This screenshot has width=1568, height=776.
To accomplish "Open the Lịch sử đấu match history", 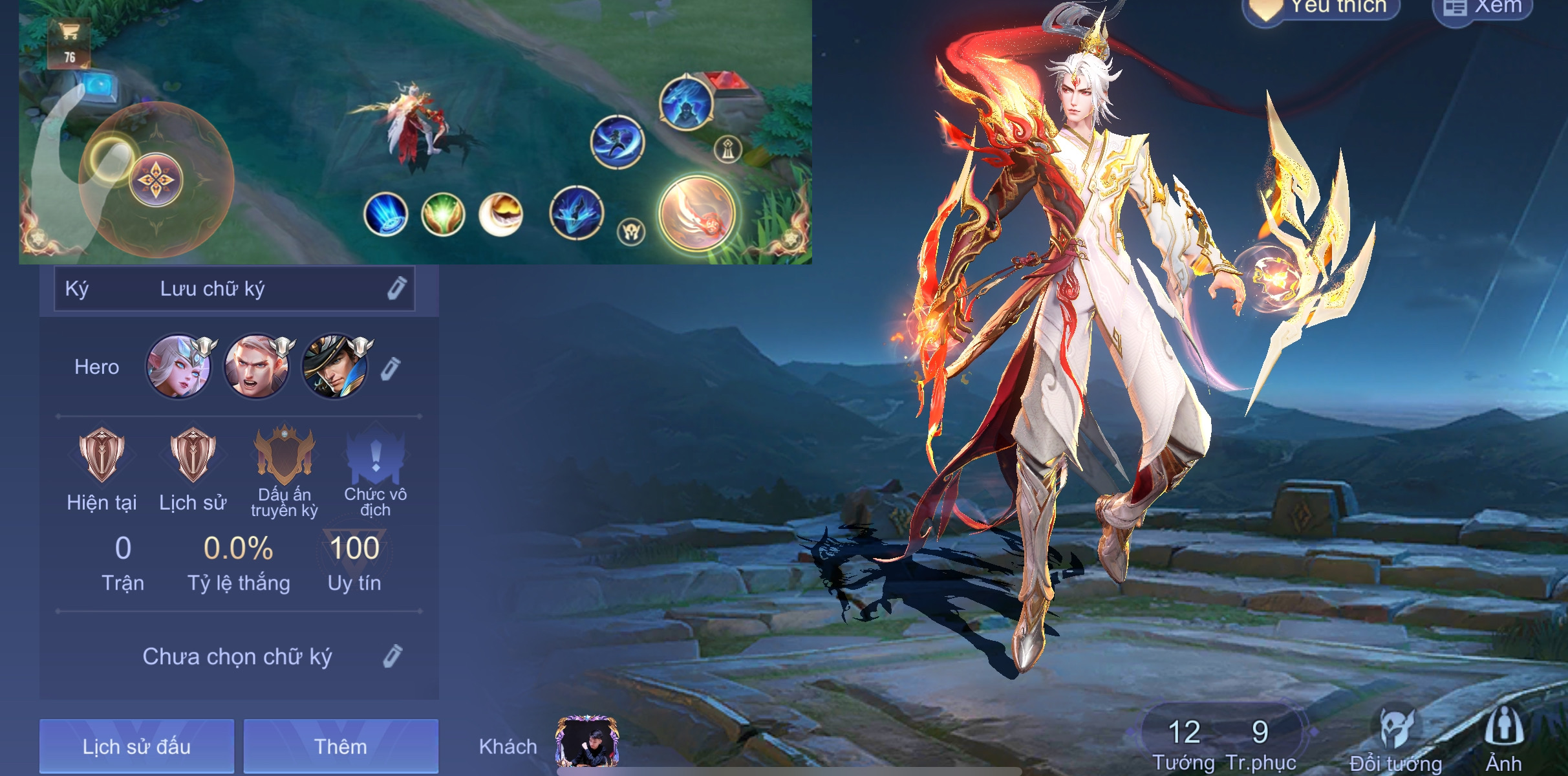I will 136,746.
